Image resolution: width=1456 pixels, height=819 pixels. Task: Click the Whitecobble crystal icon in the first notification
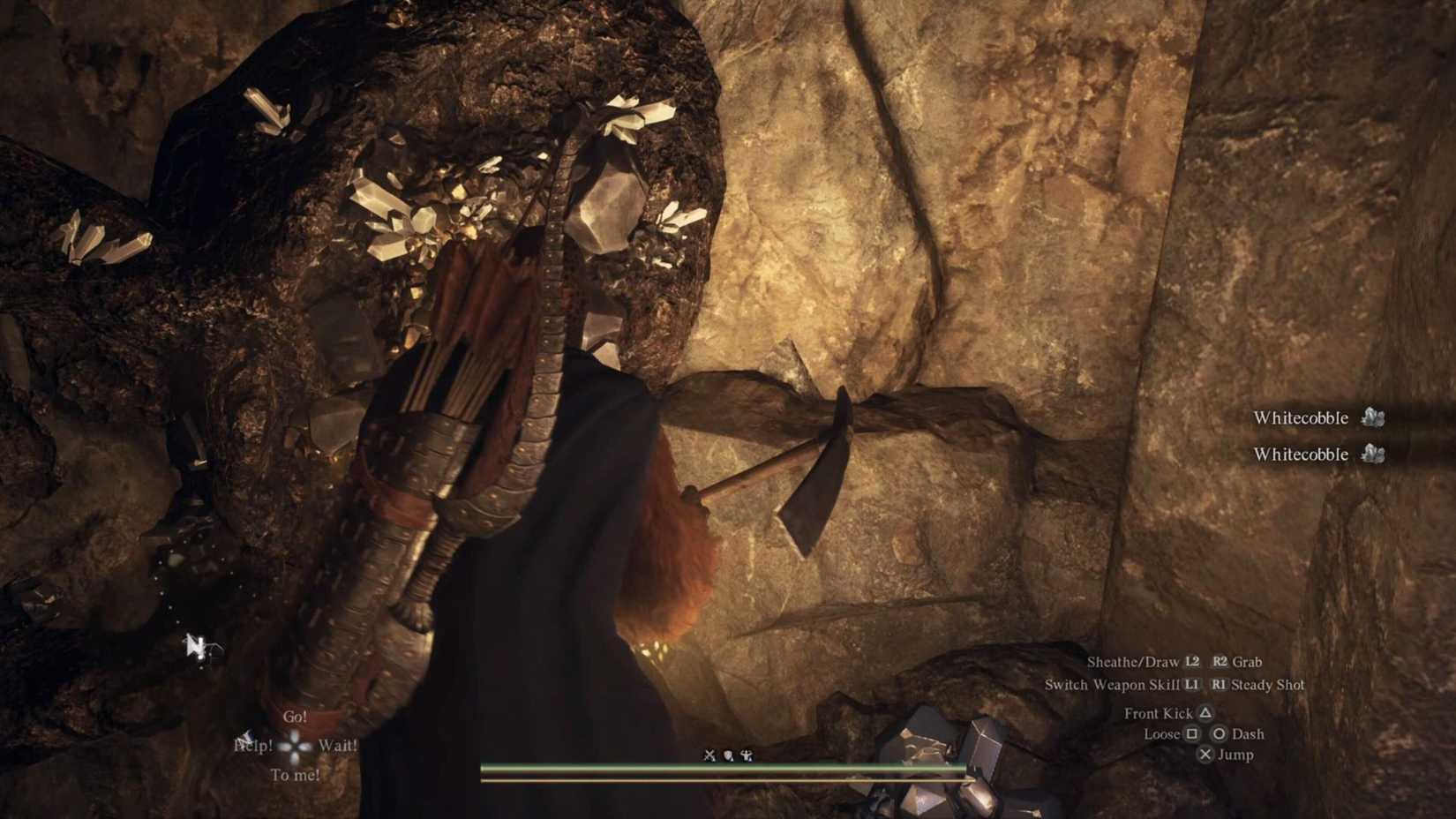coord(1372,418)
